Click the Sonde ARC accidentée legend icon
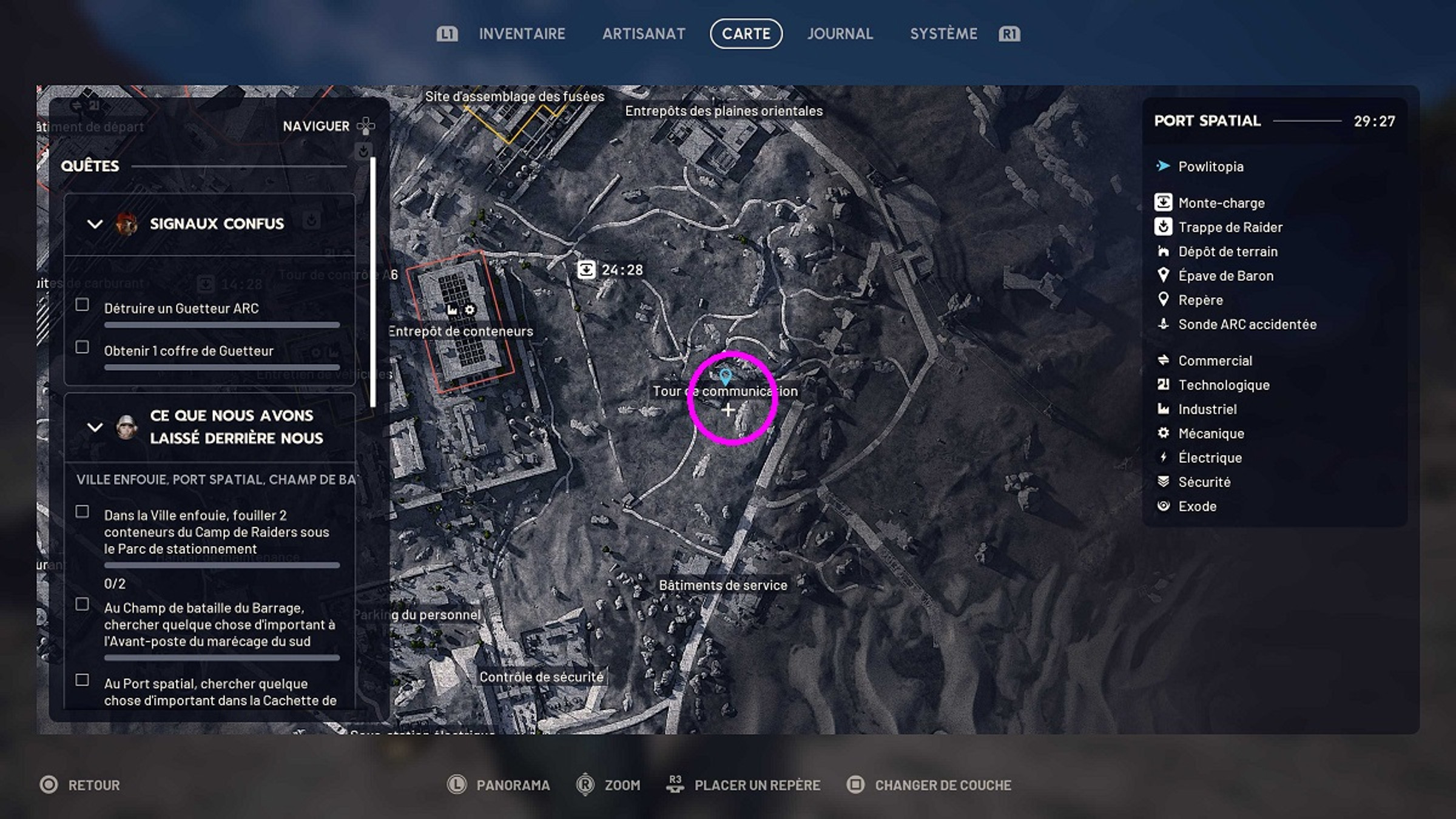This screenshot has width=1456, height=819. coord(1164,324)
